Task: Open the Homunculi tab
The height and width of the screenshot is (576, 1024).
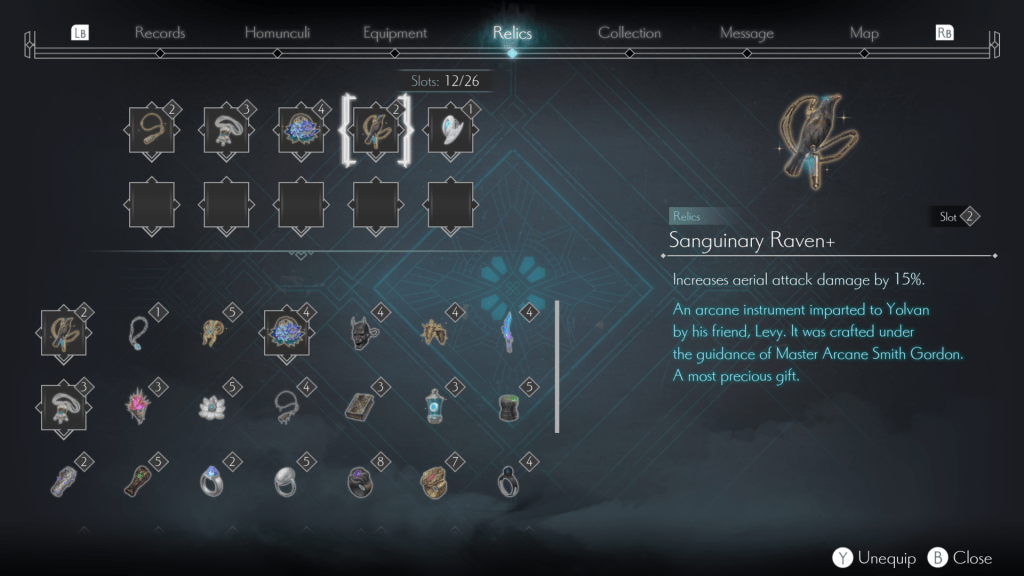Action: coord(277,33)
